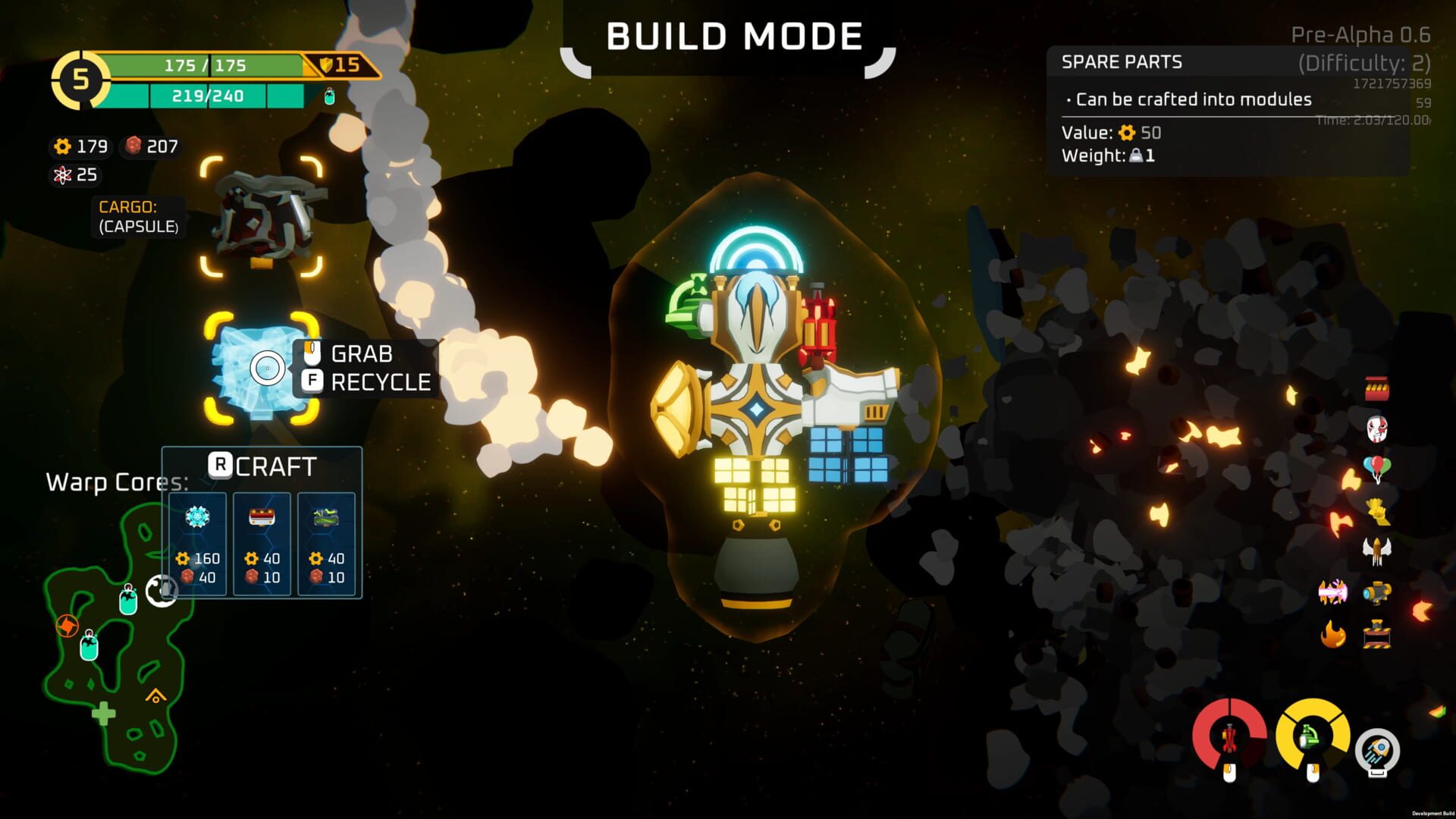Select the golden gauntlet icon
1456x819 pixels.
pyautogui.click(x=1377, y=510)
